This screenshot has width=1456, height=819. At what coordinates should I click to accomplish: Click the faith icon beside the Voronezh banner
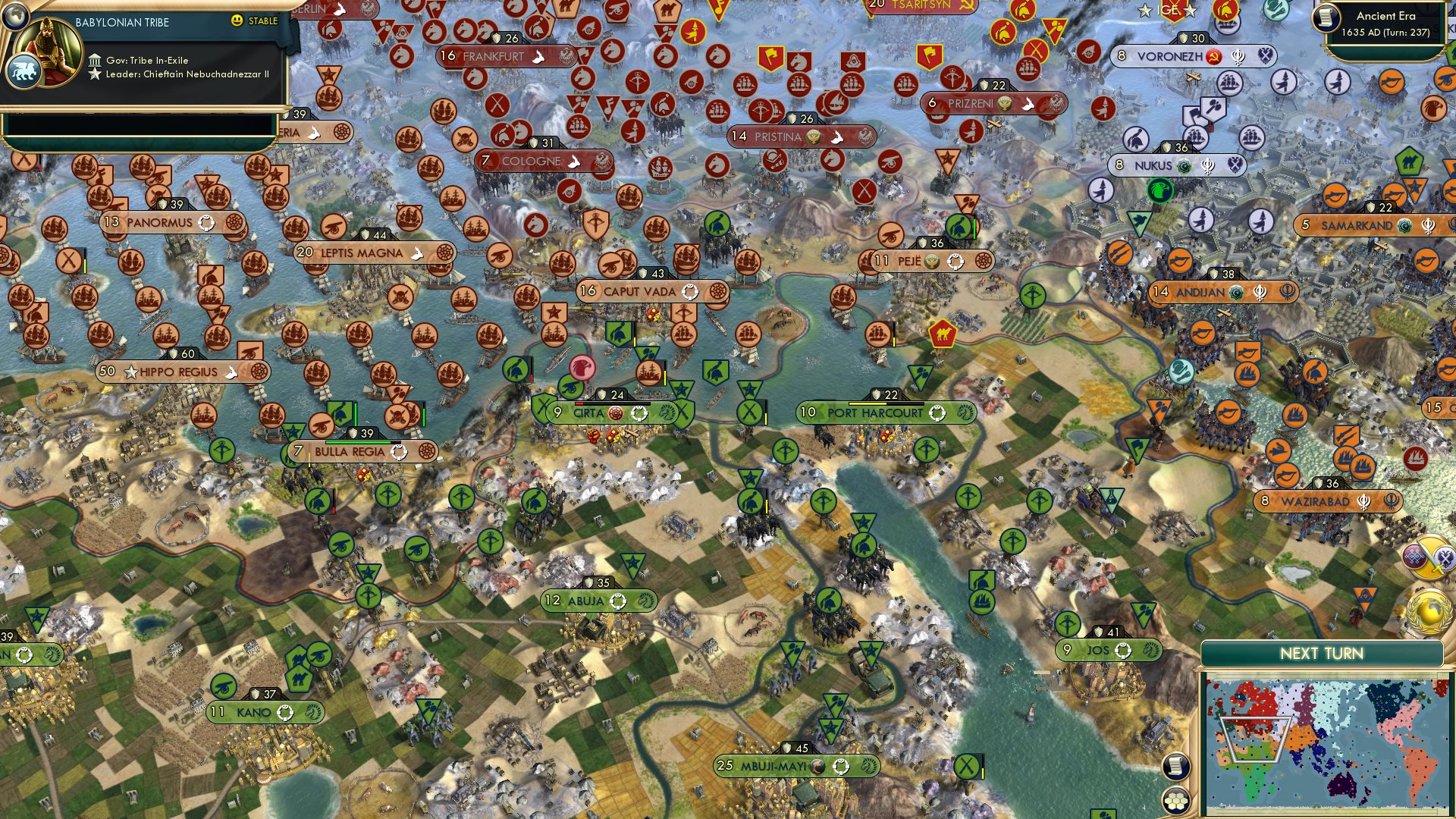tap(1238, 57)
